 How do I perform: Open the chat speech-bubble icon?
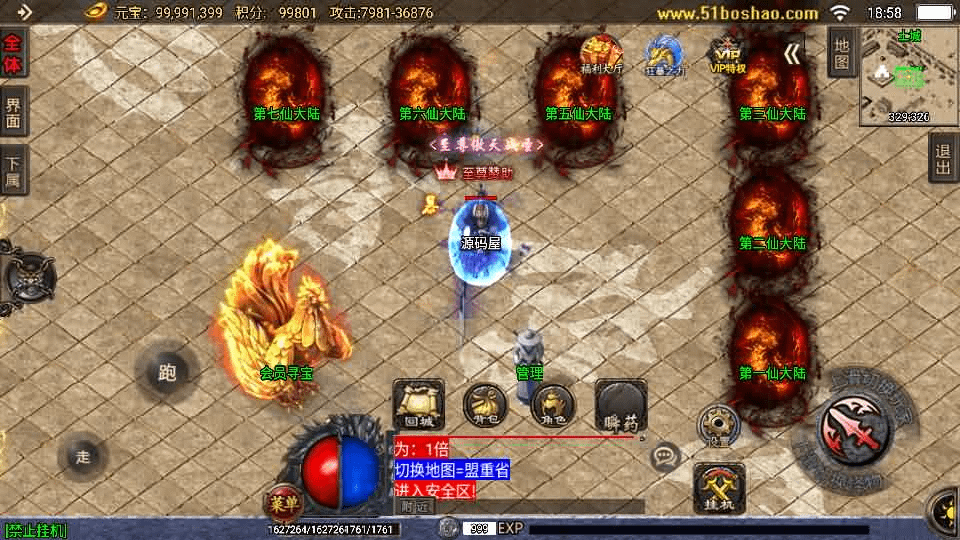pyautogui.click(x=665, y=458)
